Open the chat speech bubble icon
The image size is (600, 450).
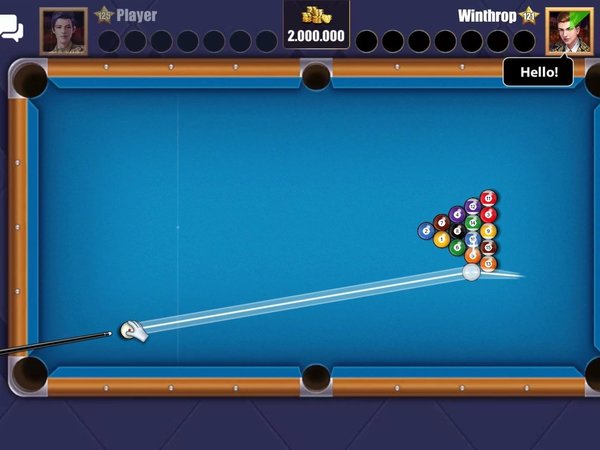[11, 30]
